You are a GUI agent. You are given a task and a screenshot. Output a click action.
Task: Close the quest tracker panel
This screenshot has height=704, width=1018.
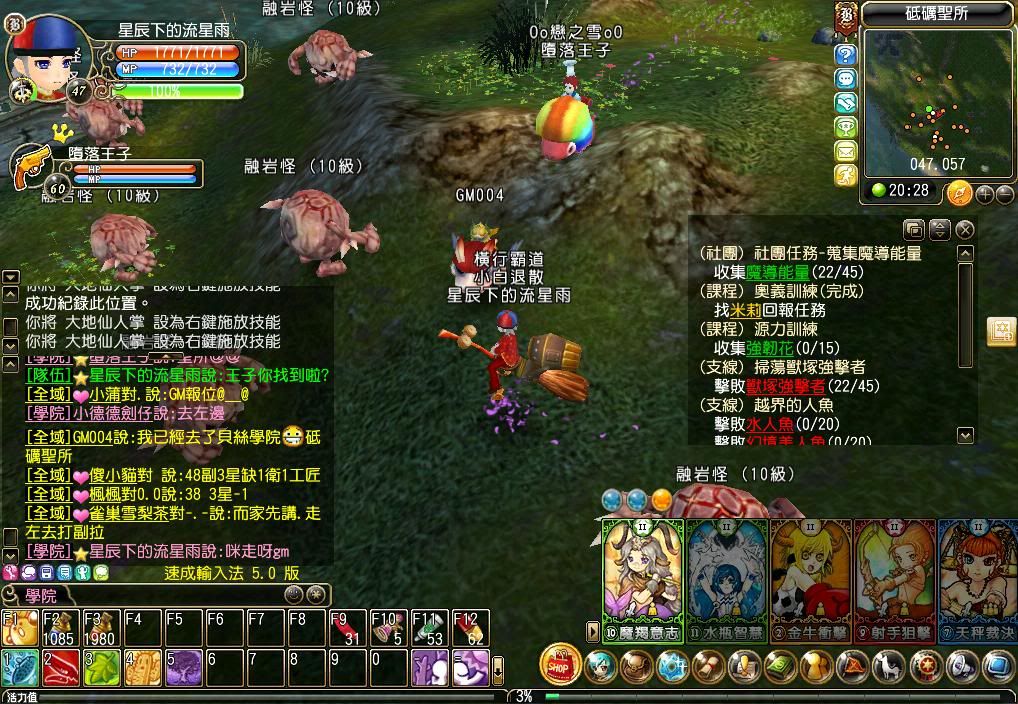(965, 229)
